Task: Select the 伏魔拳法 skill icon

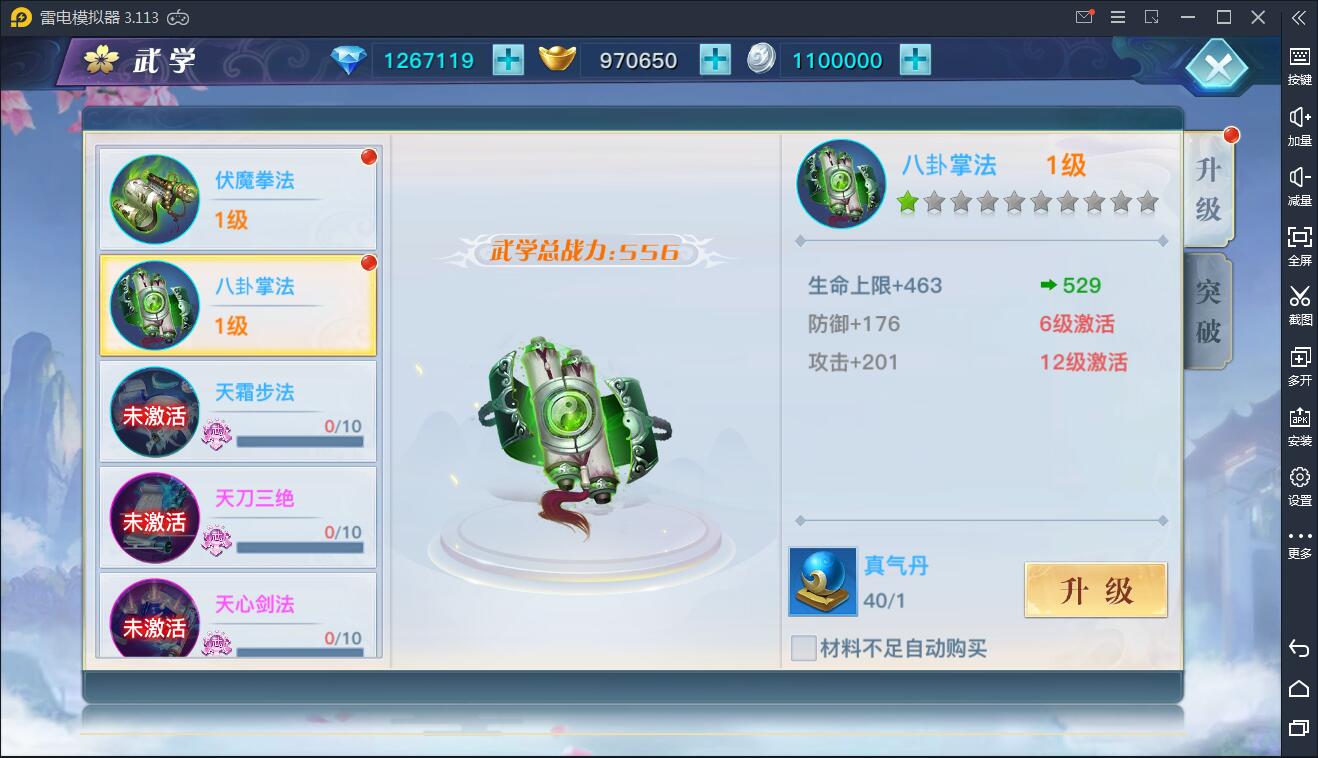Action: click(153, 198)
